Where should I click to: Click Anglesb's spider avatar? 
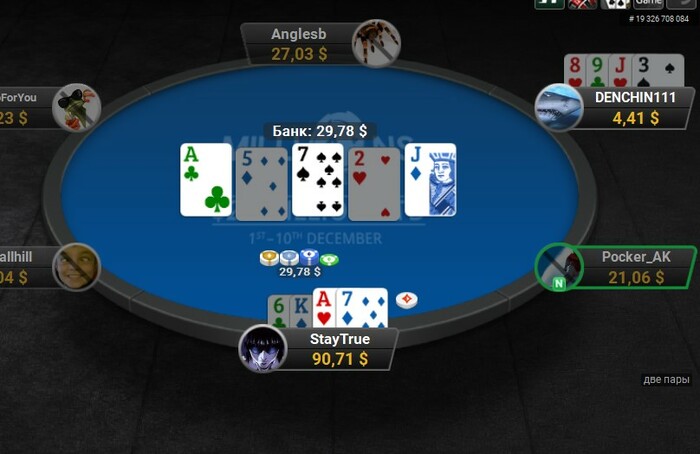point(376,43)
